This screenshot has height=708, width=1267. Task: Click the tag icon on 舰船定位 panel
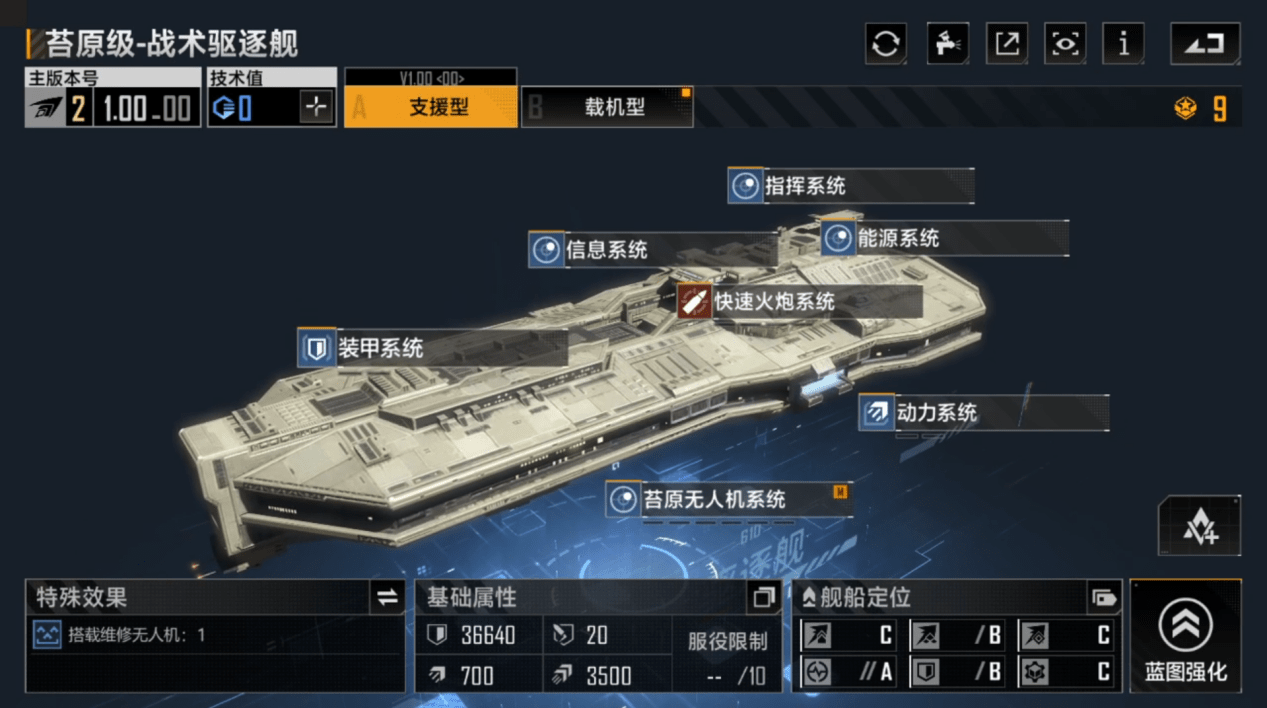pos(1104,598)
